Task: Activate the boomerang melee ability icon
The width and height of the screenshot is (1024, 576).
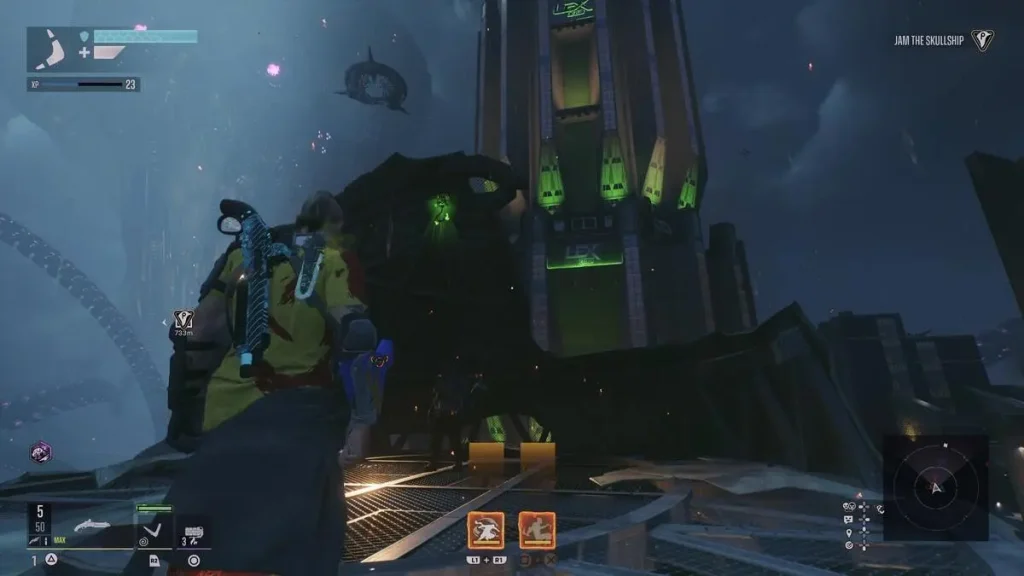Action: coord(153,528)
